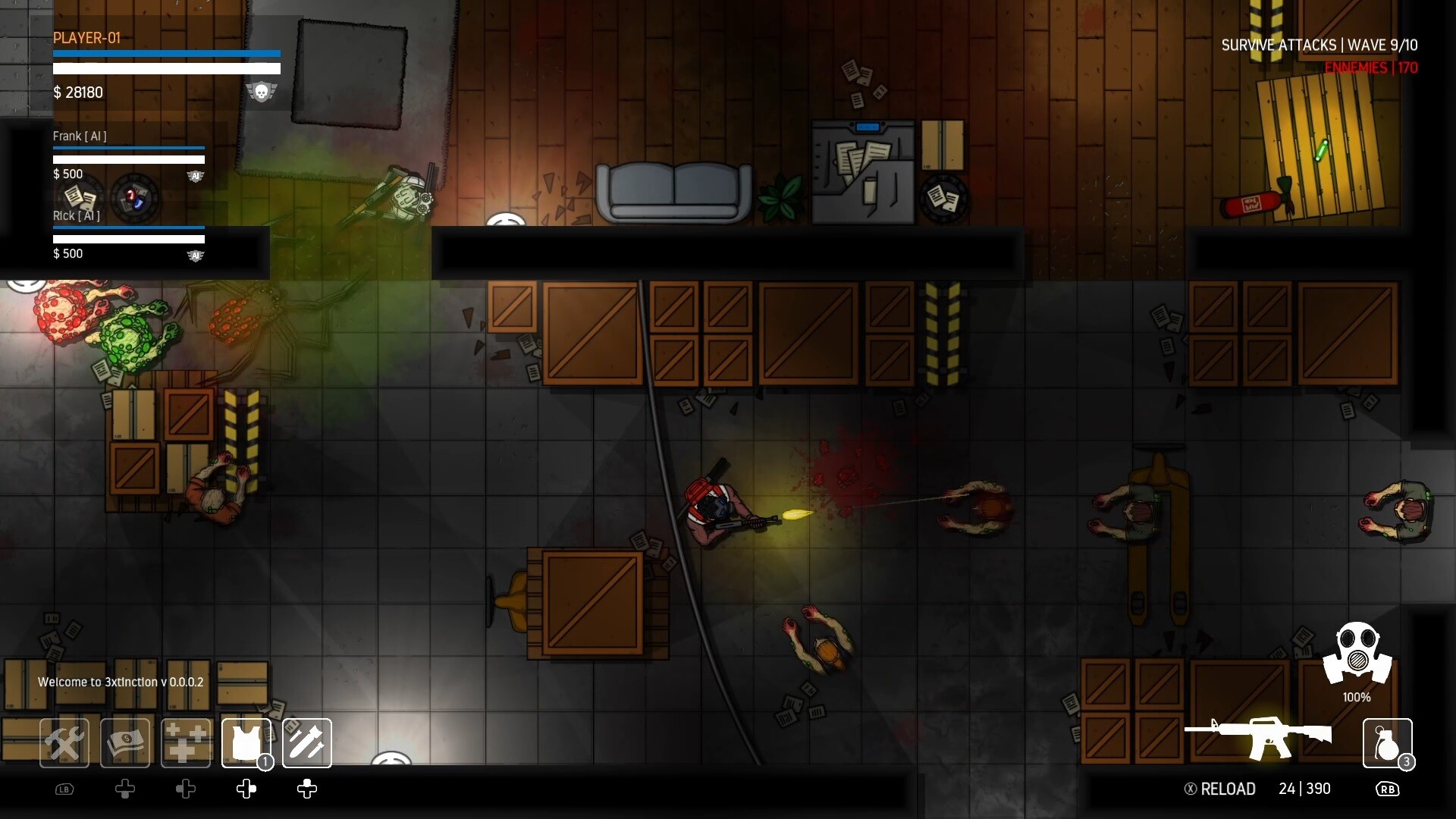Click the AI badge next to Frank's bar
The image size is (1456, 819).
[196, 176]
